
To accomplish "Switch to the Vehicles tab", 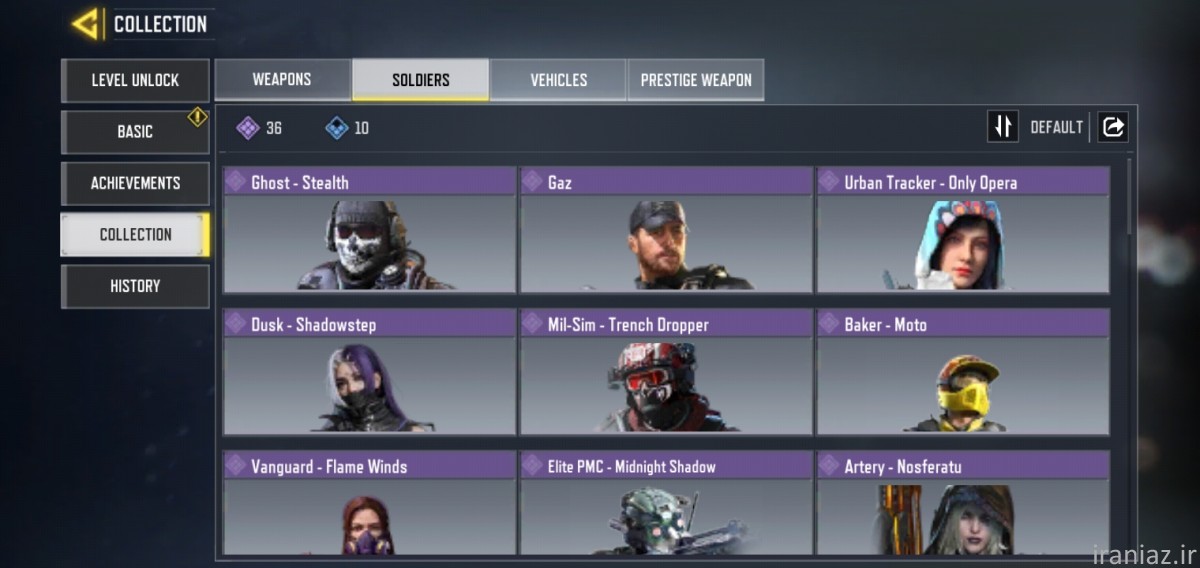I will tap(558, 80).
